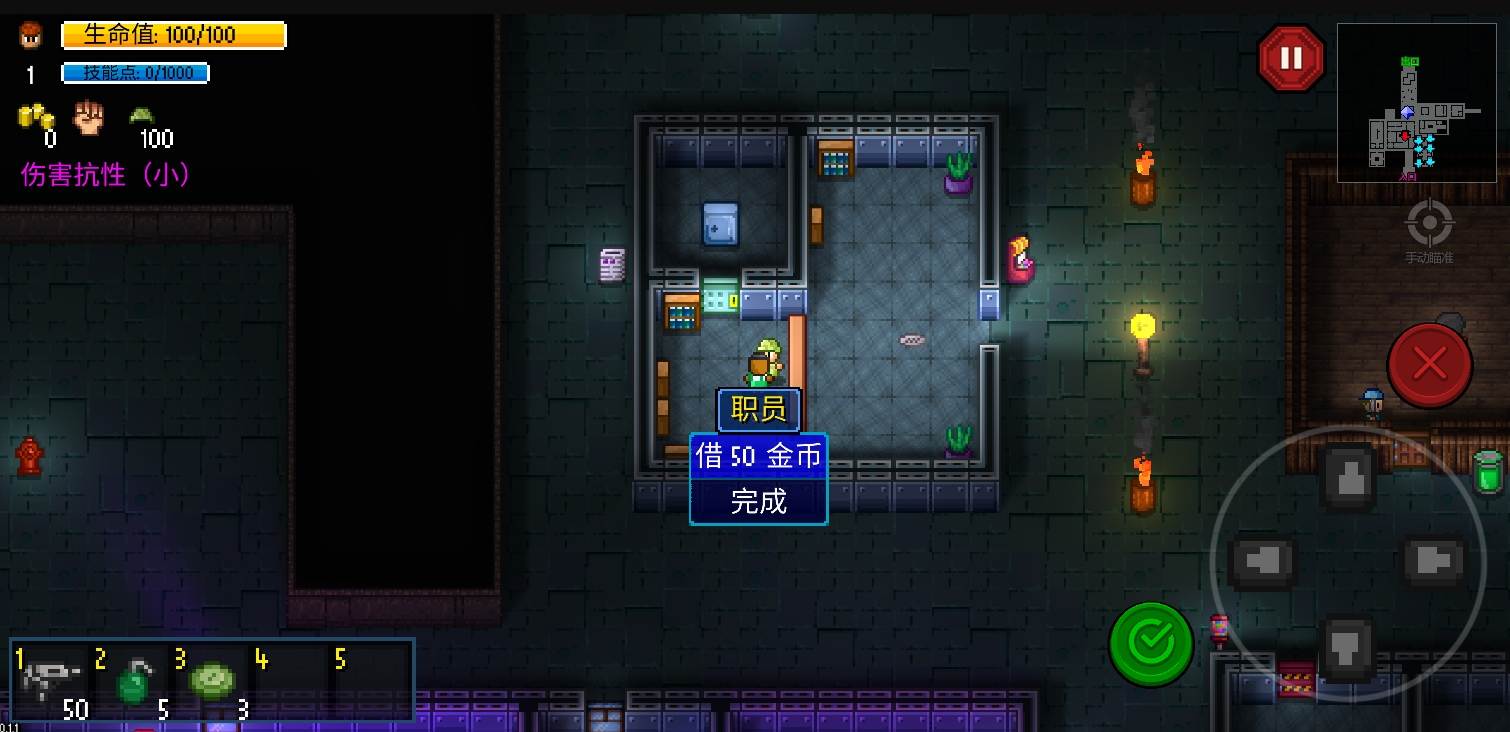Tap the fist melee icon
The image size is (1510, 732).
(90, 119)
